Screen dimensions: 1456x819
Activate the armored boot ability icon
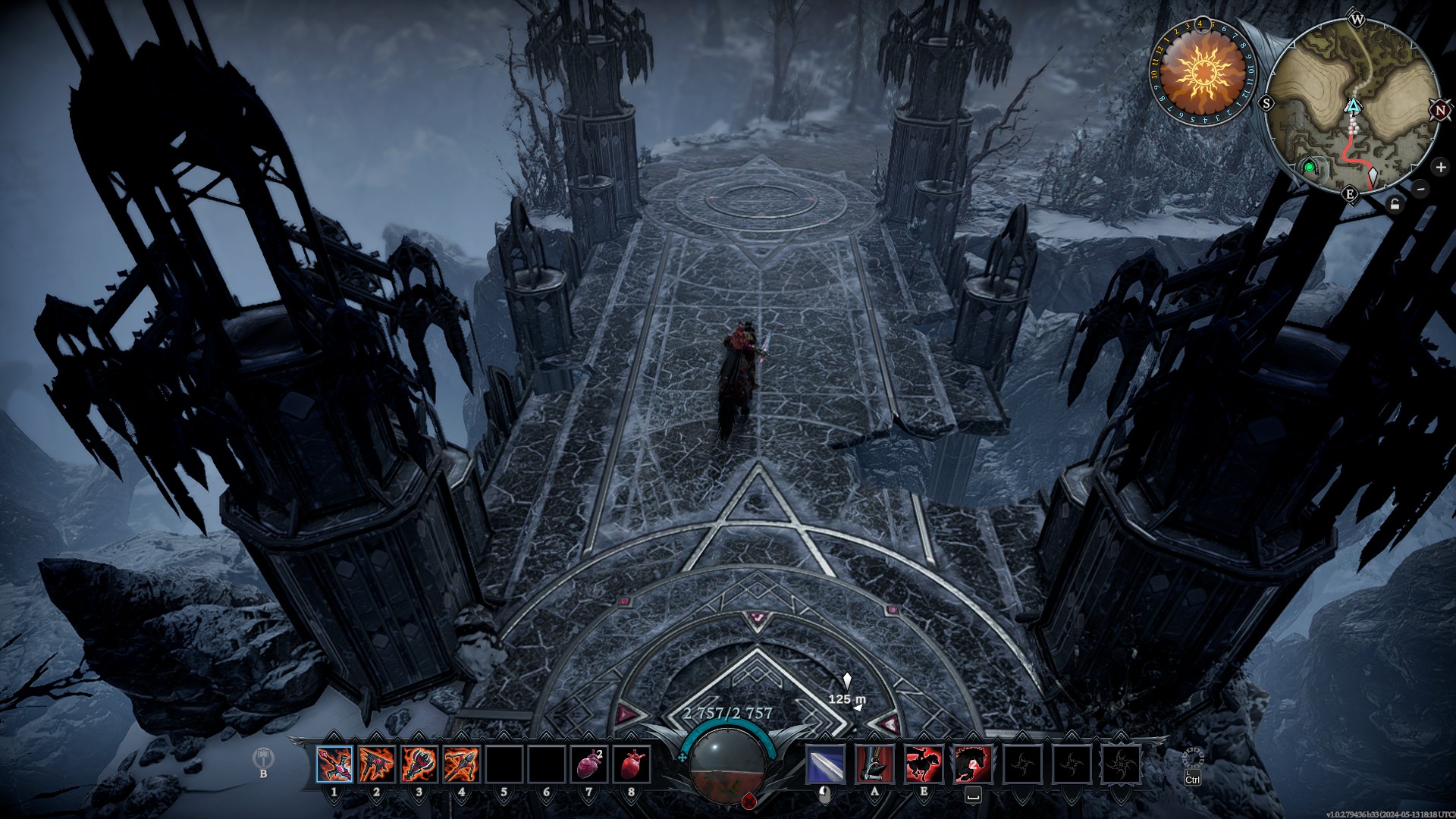[874, 764]
